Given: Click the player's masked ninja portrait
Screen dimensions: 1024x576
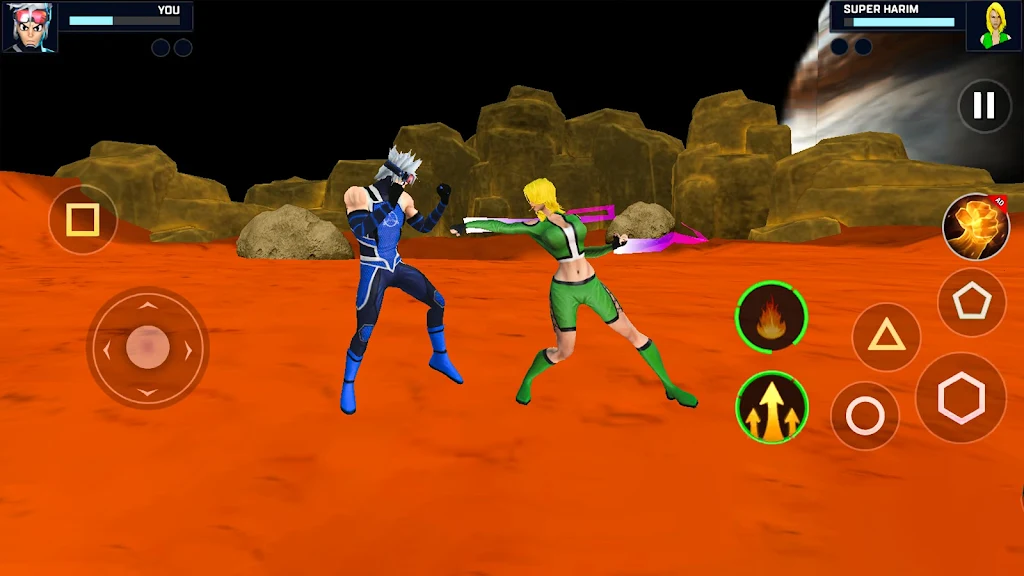Looking at the screenshot, I should 30,27.
